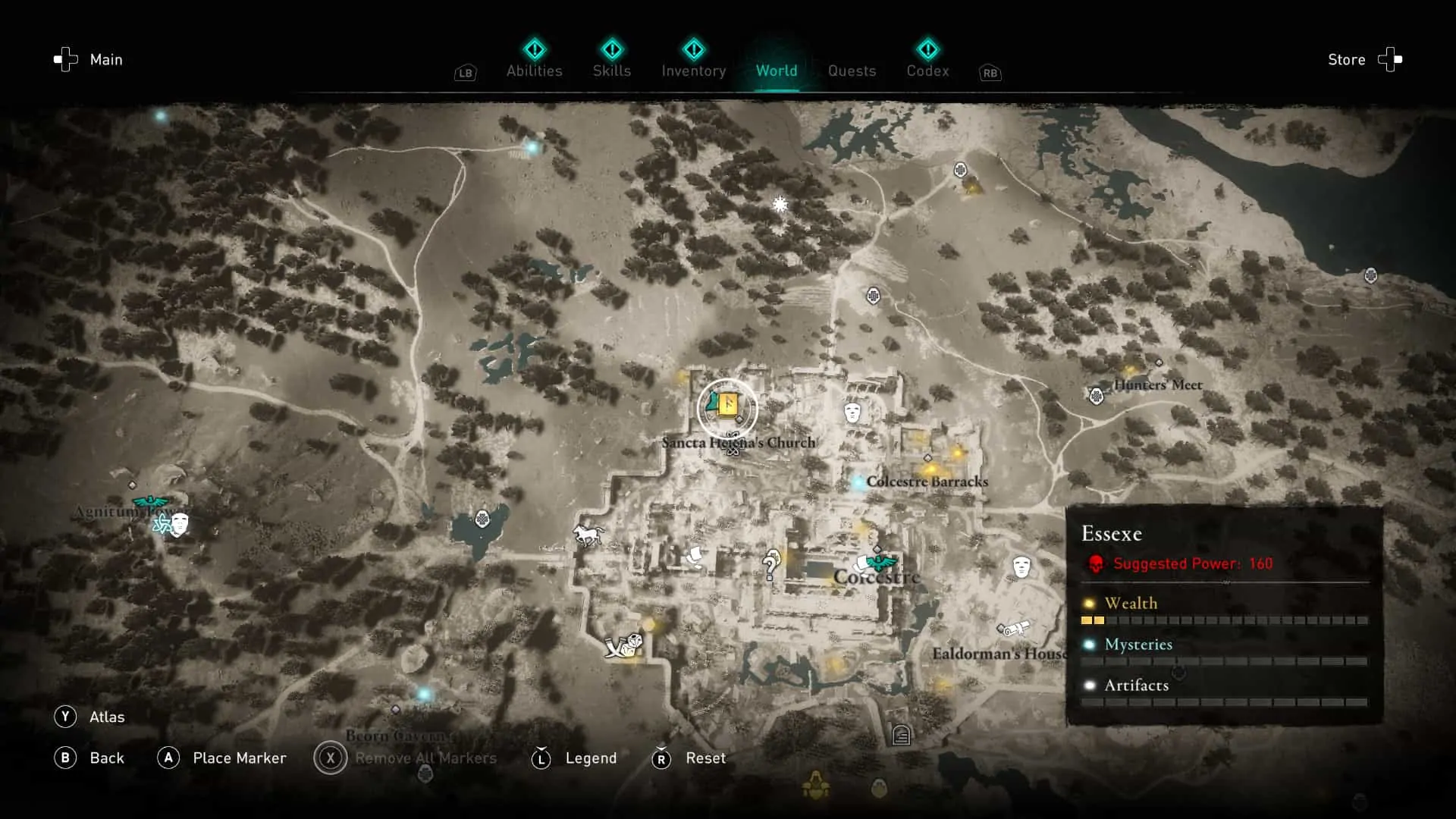Open the Inventory tab
1456x819 pixels.
point(693,71)
